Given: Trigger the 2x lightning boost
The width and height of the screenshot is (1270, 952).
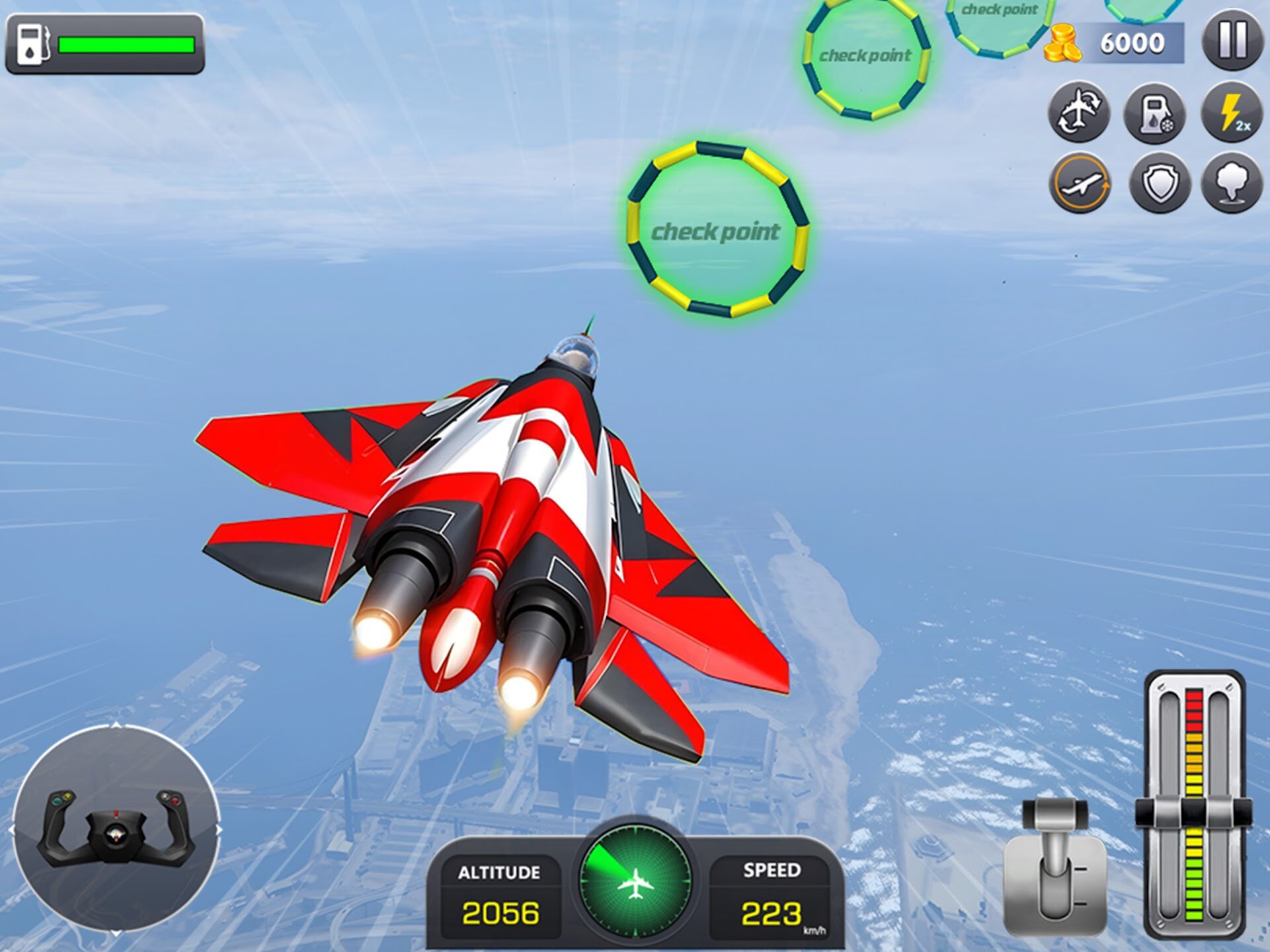Looking at the screenshot, I should (x=1232, y=112).
